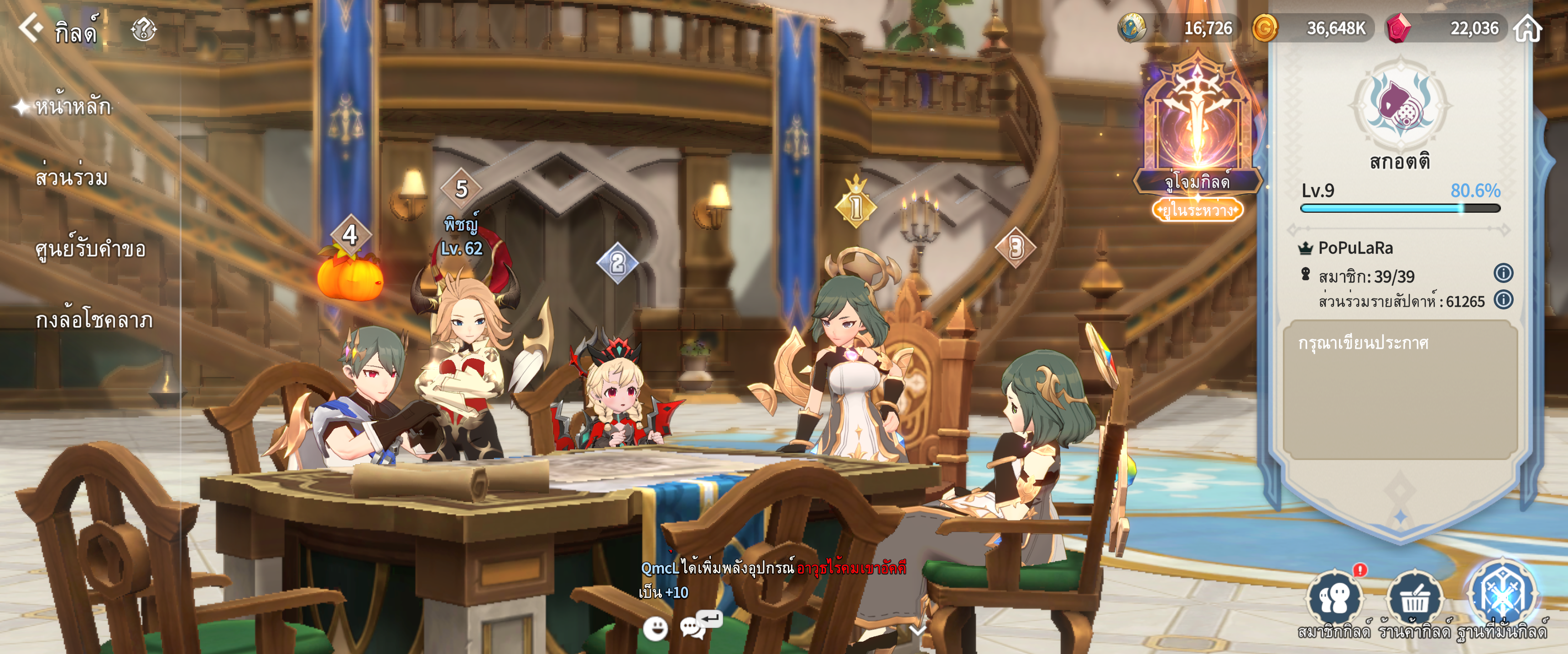Enter the ฐานที่มั่นกิลด์ guild base
This screenshot has width=1568, height=654.
[x=1502, y=600]
